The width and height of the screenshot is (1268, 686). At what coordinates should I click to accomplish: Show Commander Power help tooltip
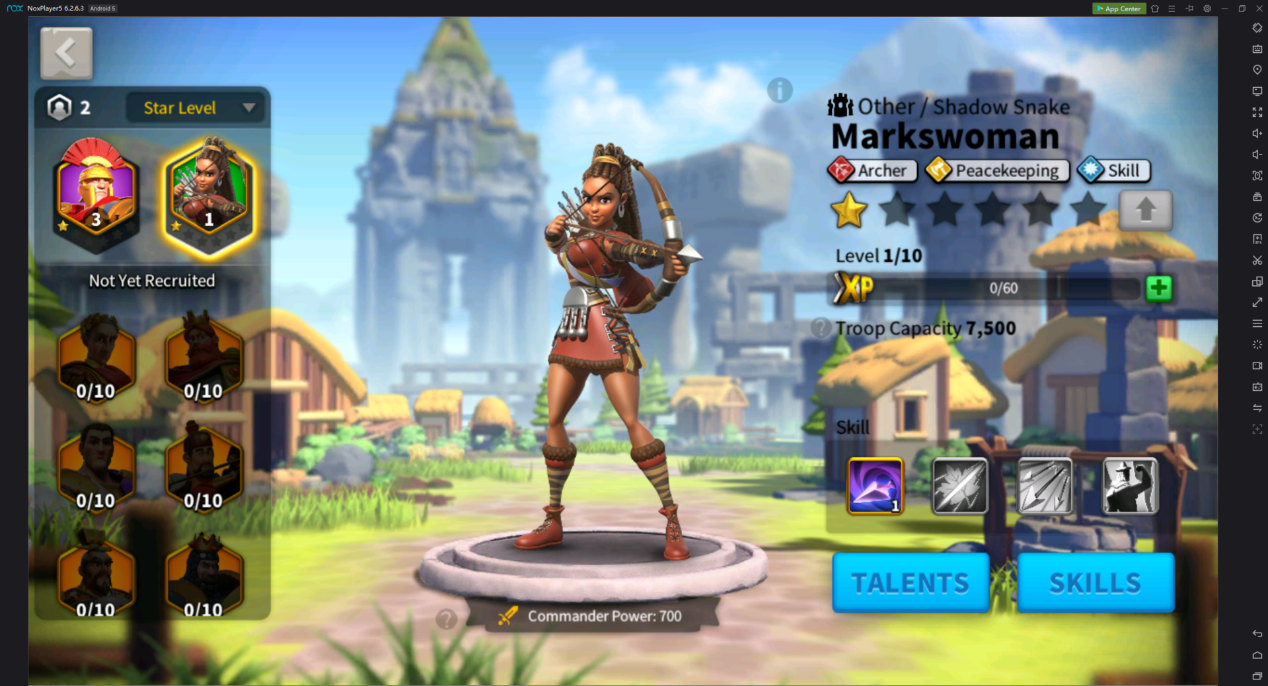pyautogui.click(x=447, y=619)
